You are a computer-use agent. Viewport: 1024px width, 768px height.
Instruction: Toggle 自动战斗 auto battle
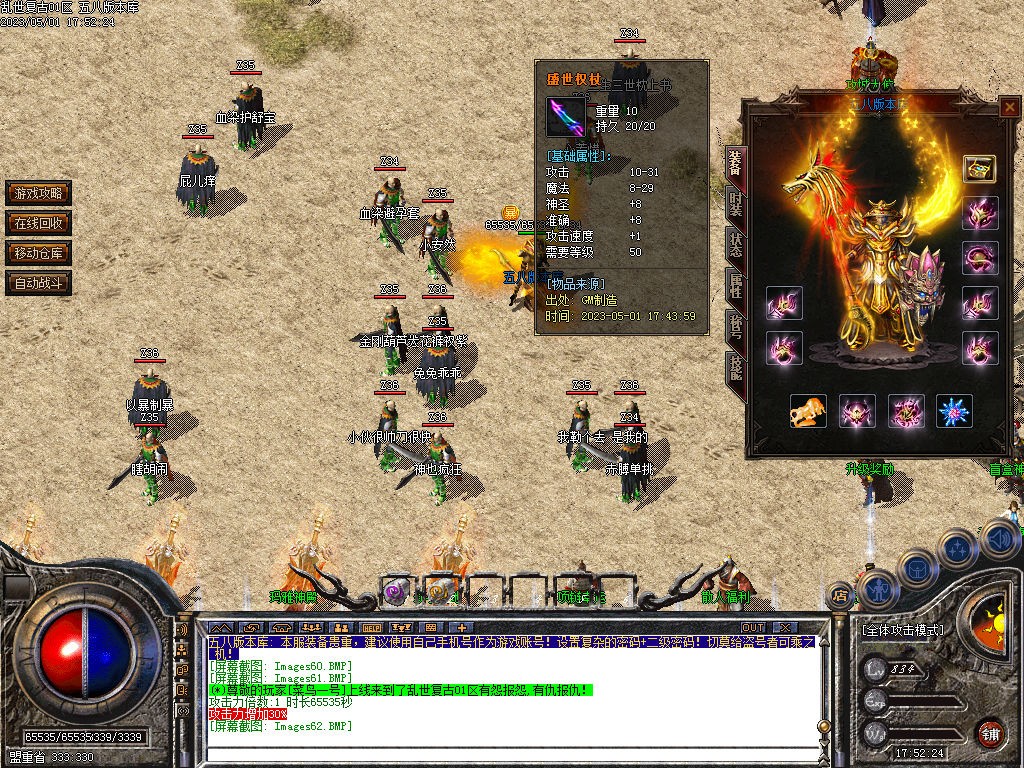[x=38, y=283]
